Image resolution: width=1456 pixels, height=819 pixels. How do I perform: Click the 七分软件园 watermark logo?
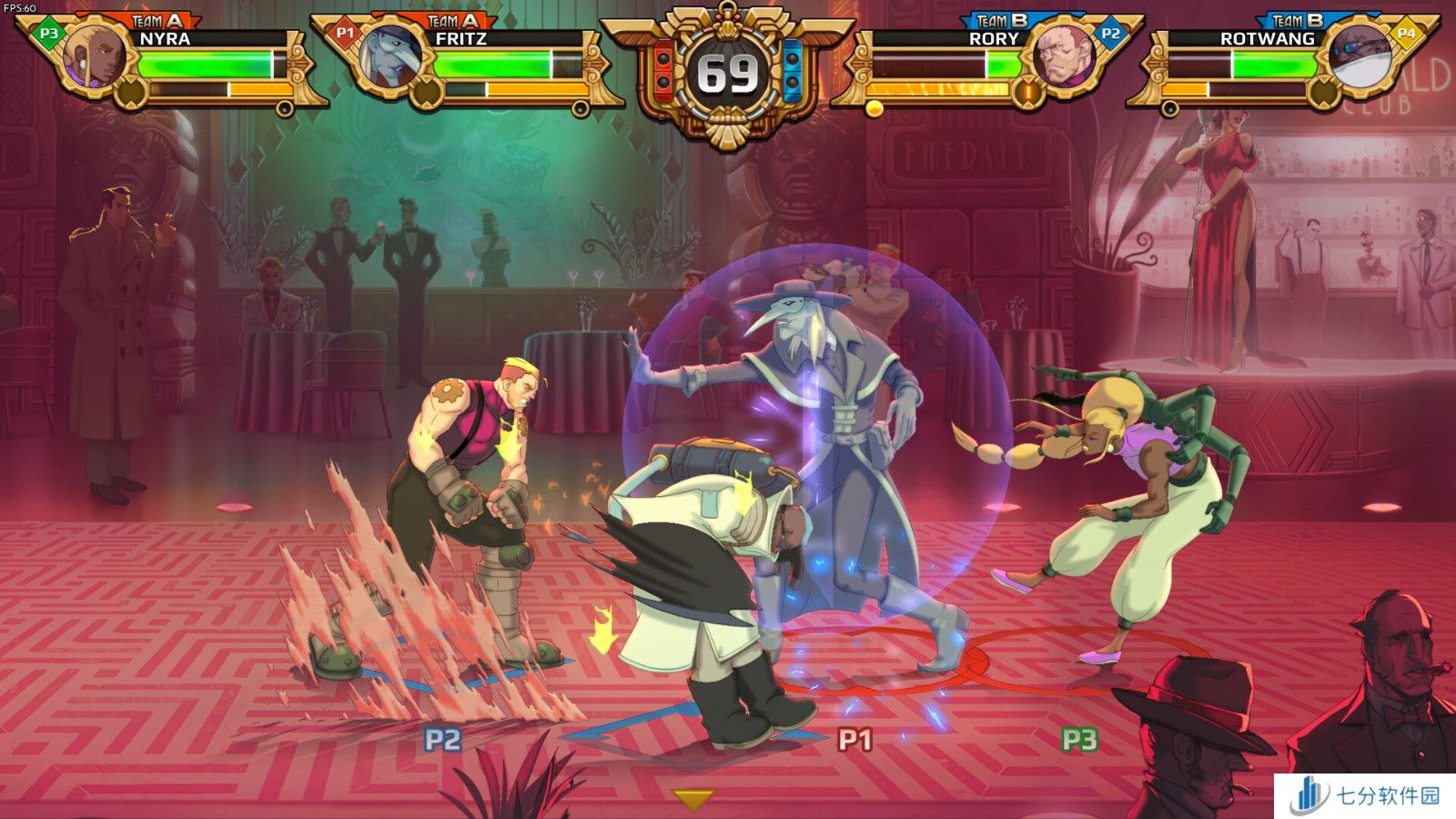pyautogui.click(x=1365, y=795)
